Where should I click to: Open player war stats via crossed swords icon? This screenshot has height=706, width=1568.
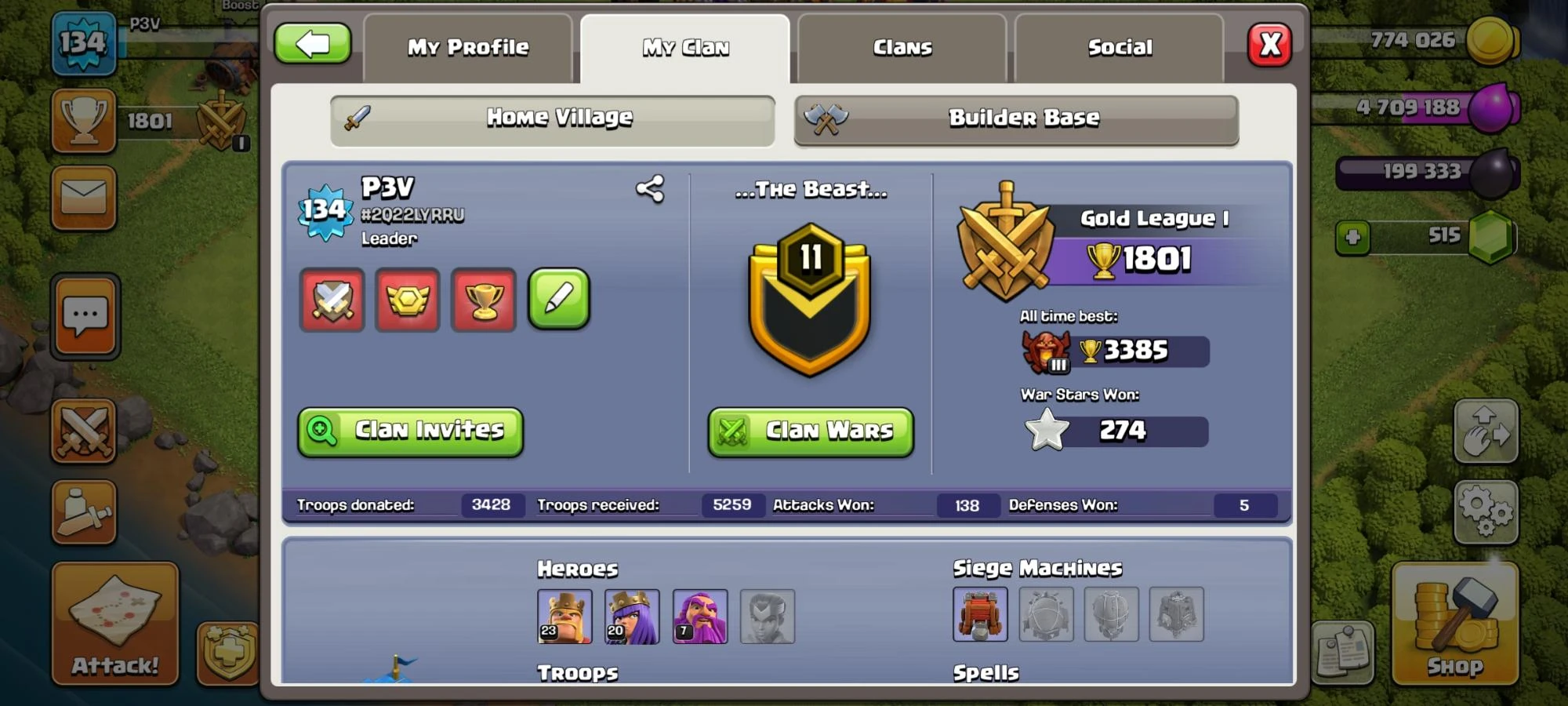pyautogui.click(x=332, y=301)
